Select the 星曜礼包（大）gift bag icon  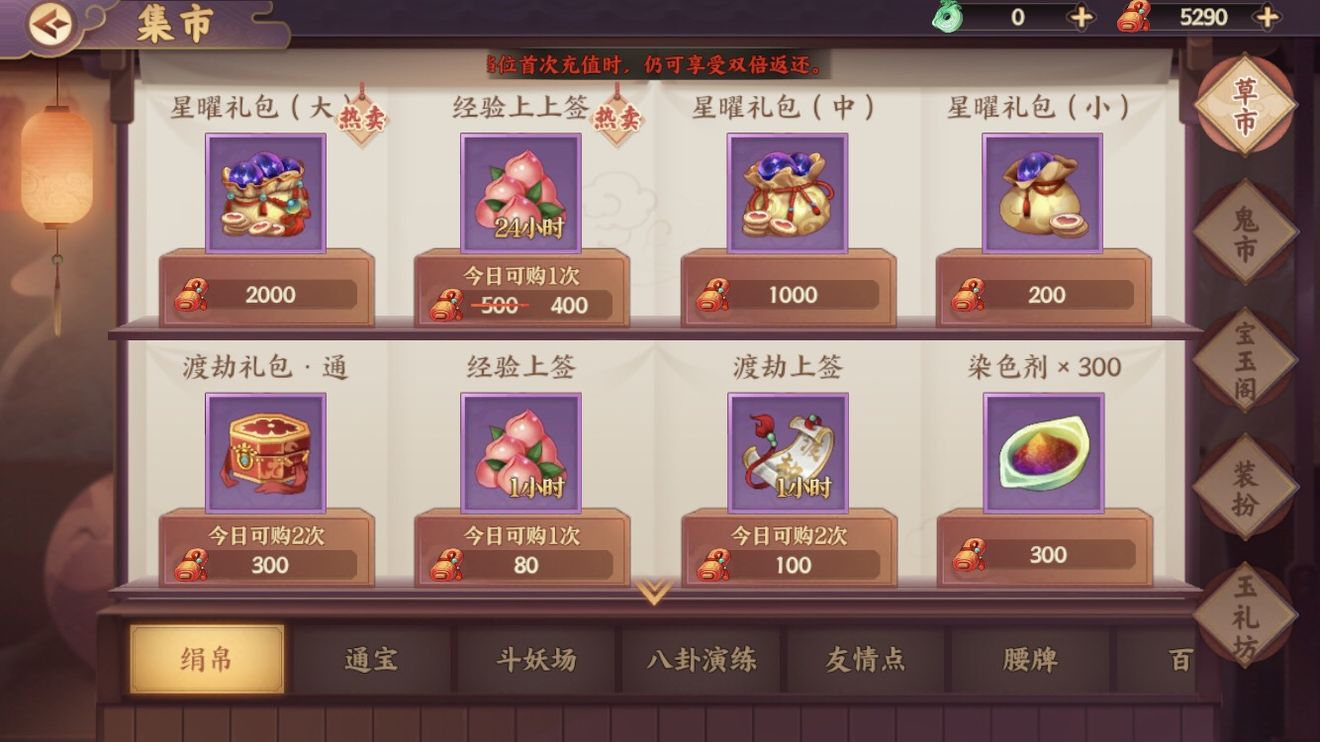tap(266, 193)
